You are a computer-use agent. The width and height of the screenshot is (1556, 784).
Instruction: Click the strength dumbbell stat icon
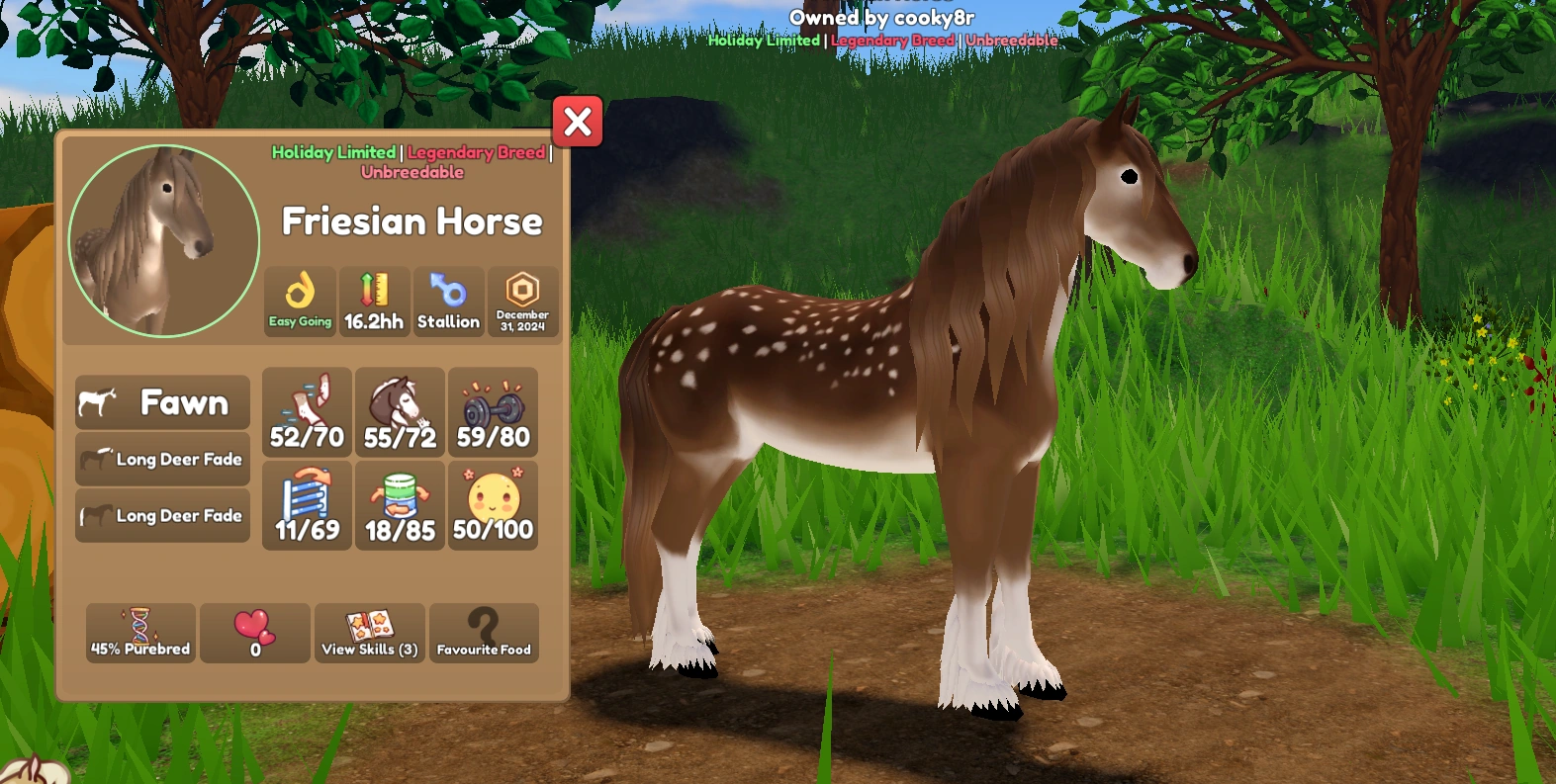493,412
